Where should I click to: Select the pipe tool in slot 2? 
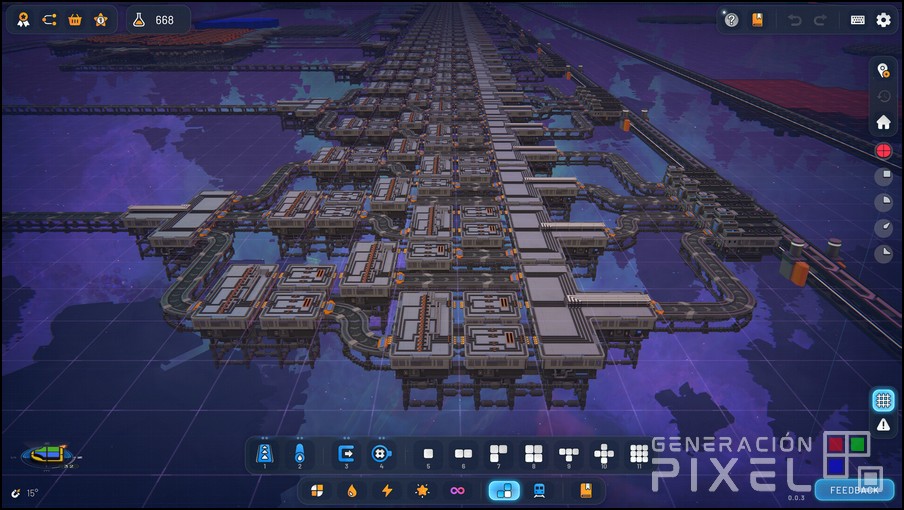299,455
